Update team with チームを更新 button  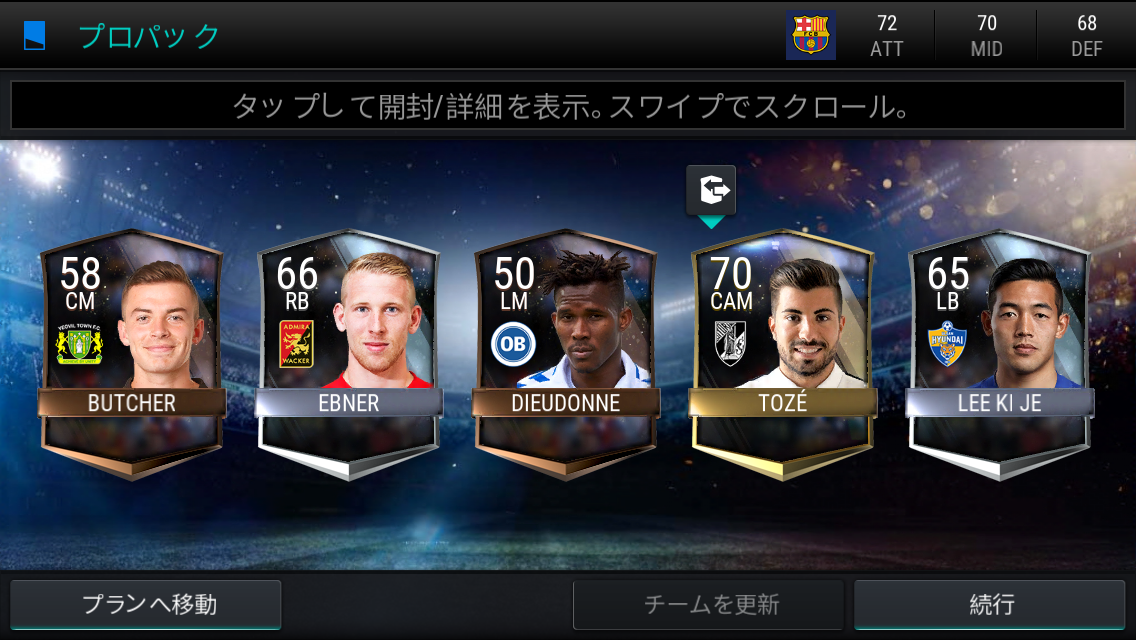point(708,604)
